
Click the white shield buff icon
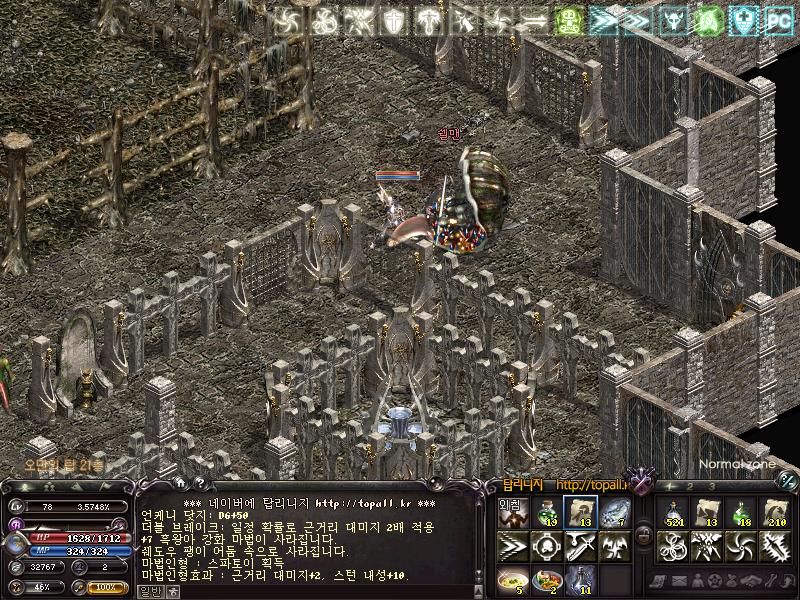coord(397,19)
